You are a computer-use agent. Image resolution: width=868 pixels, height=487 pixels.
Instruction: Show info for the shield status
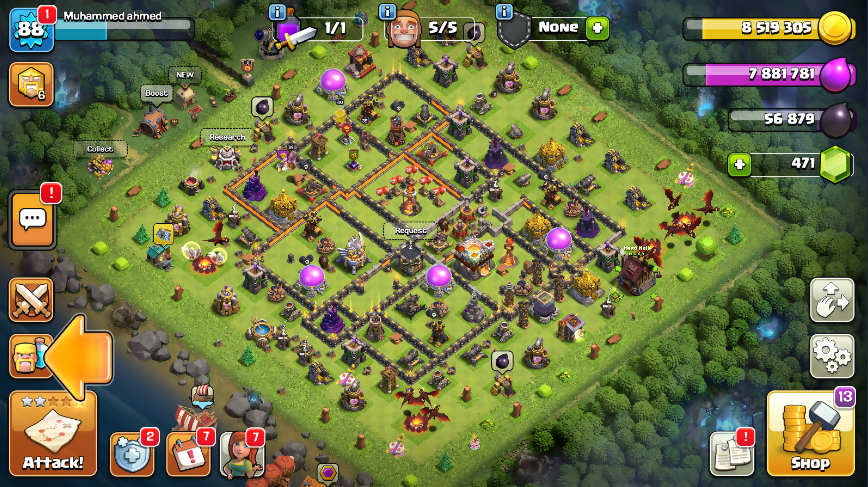[x=505, y=12]
